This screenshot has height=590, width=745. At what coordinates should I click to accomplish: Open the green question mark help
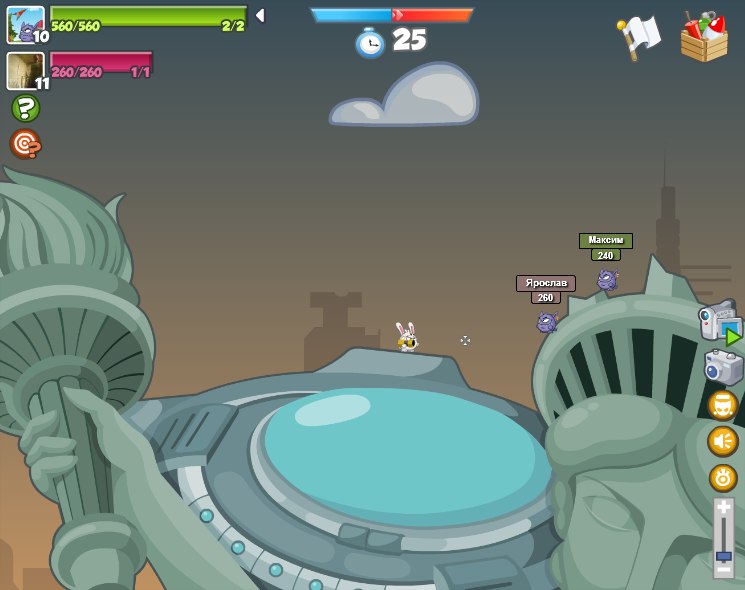click(25, 108)
